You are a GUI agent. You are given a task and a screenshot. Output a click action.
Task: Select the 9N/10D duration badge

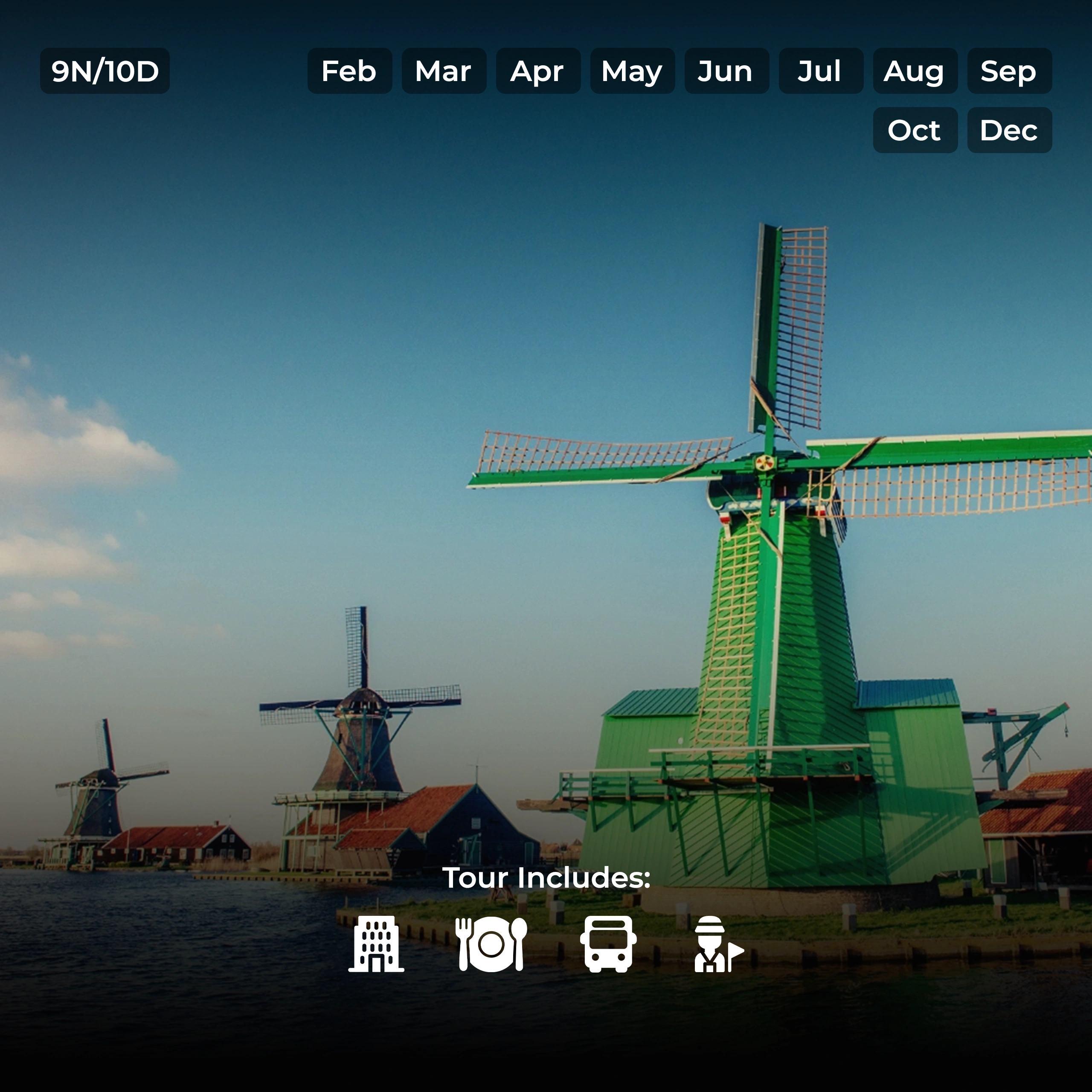coord(105,71)
